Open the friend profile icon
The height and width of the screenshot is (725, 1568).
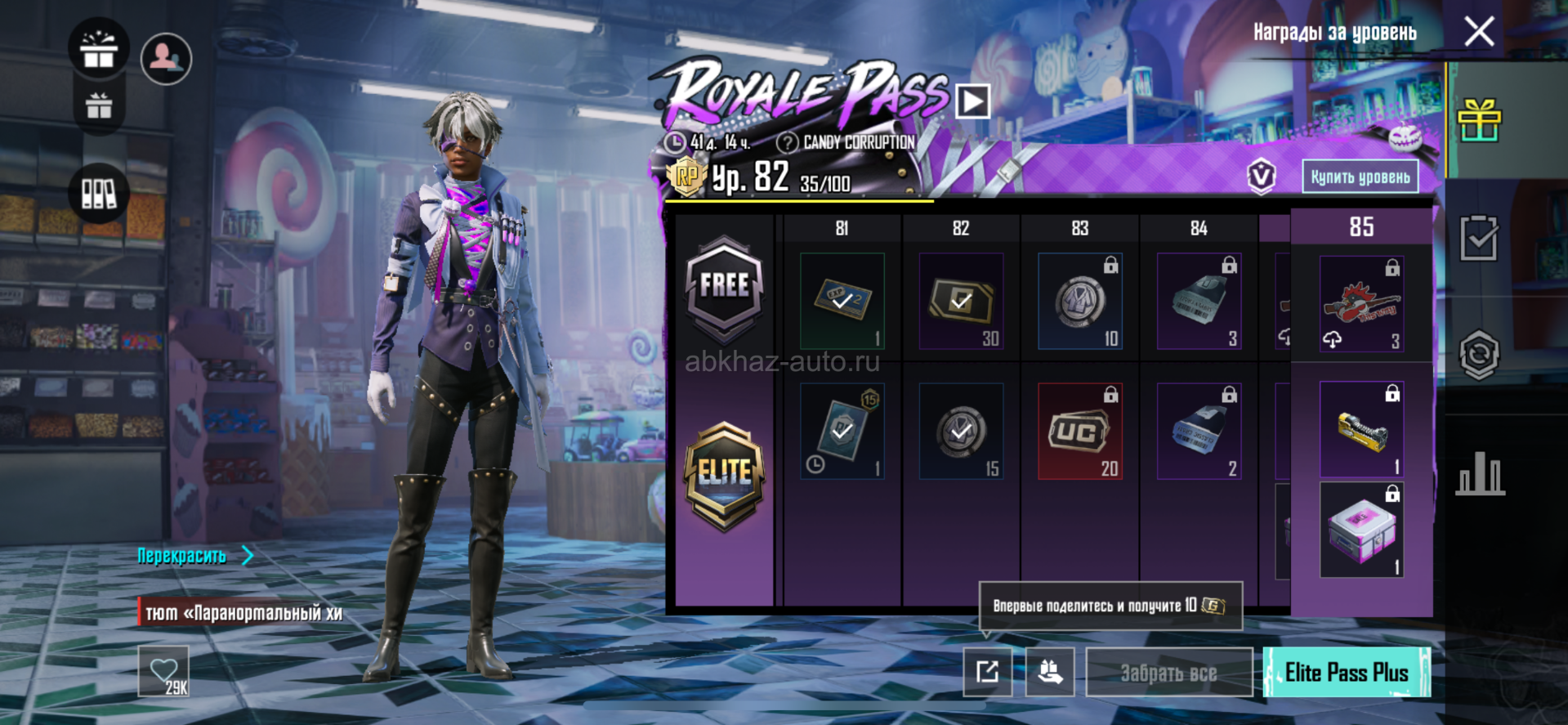click(166, 58)
